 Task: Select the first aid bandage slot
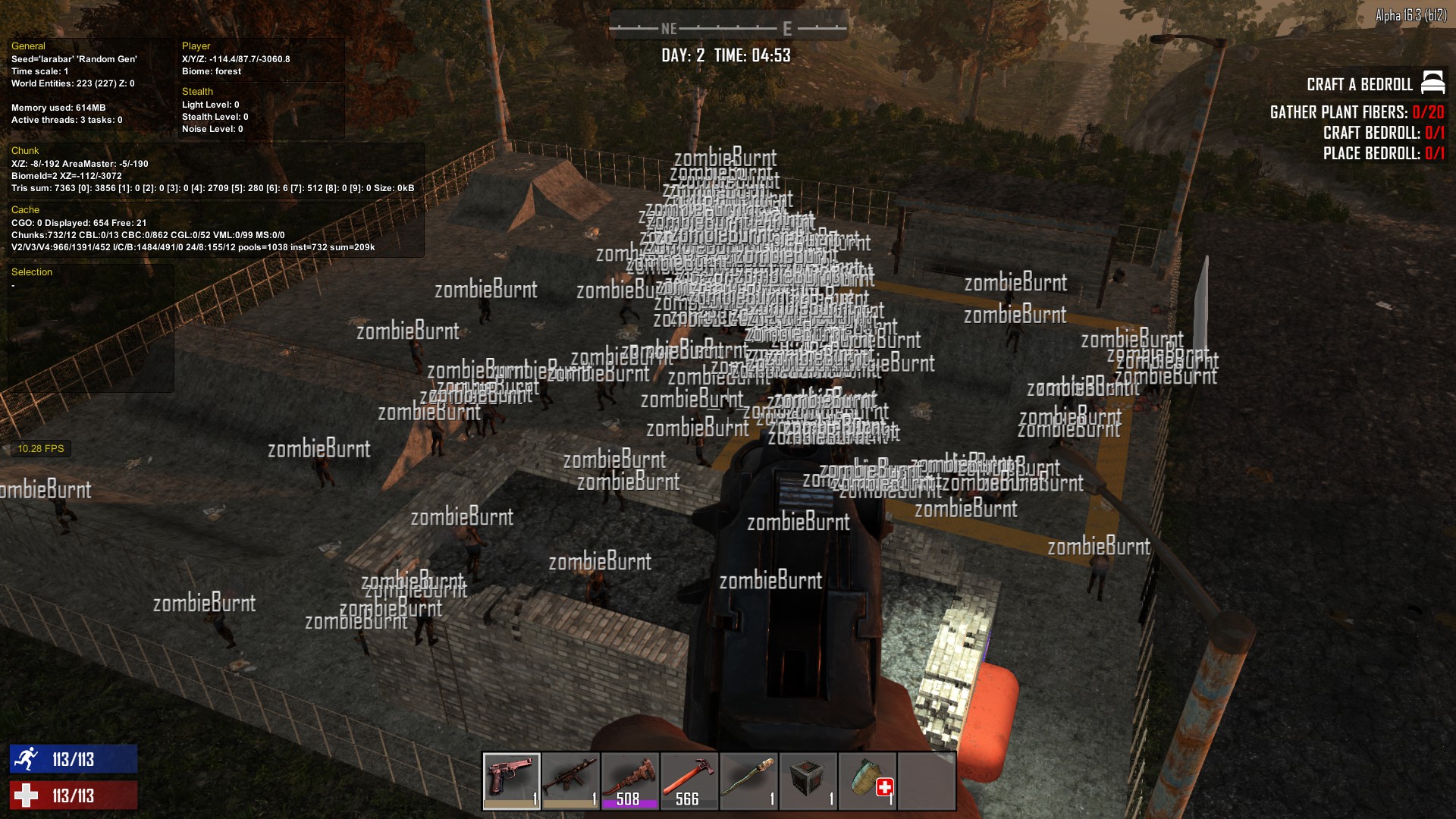click(x=867, y=780)
